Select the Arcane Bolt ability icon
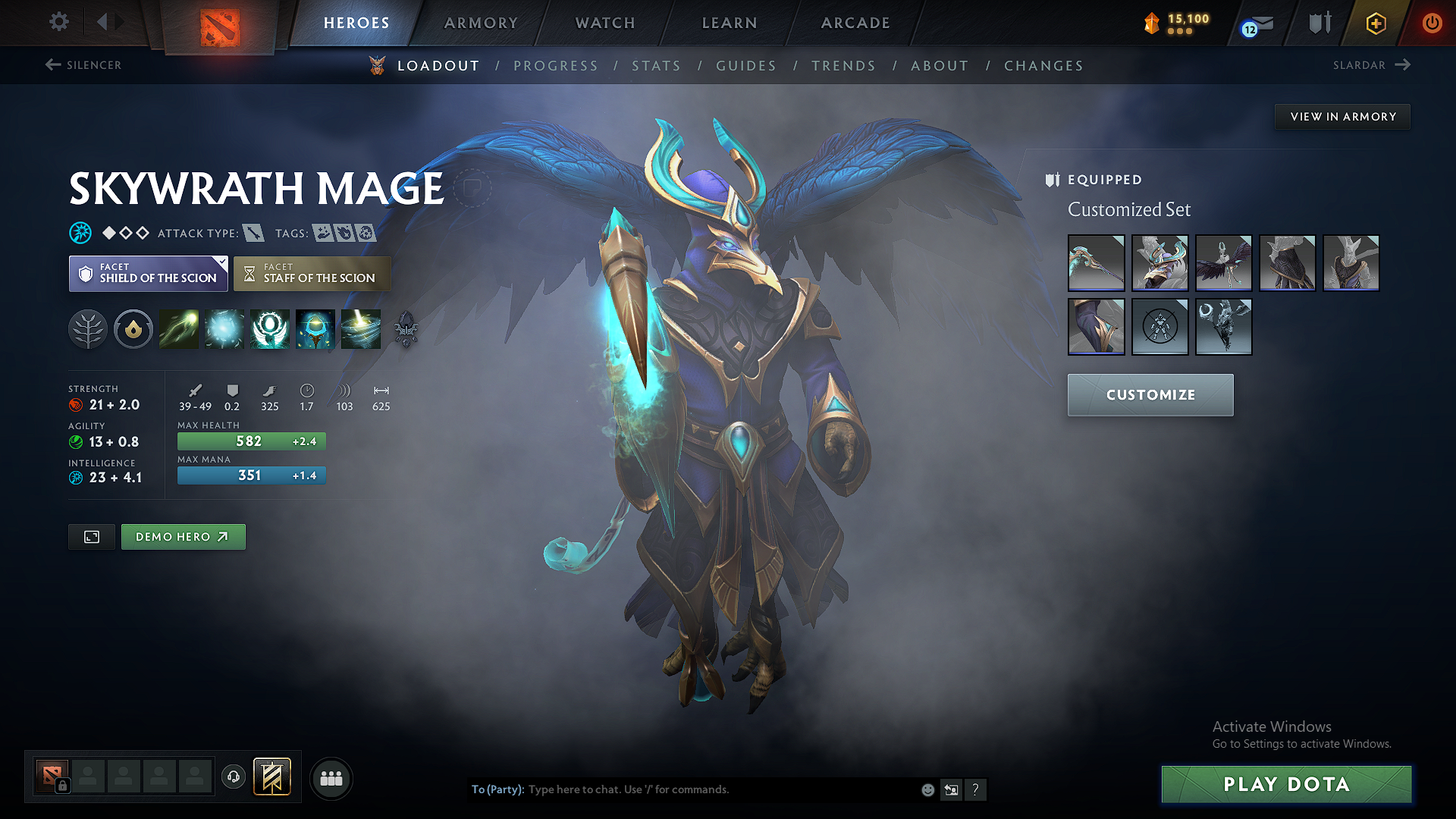Image resolution: width=1456 pixels, height=819 pixels. 179,328
